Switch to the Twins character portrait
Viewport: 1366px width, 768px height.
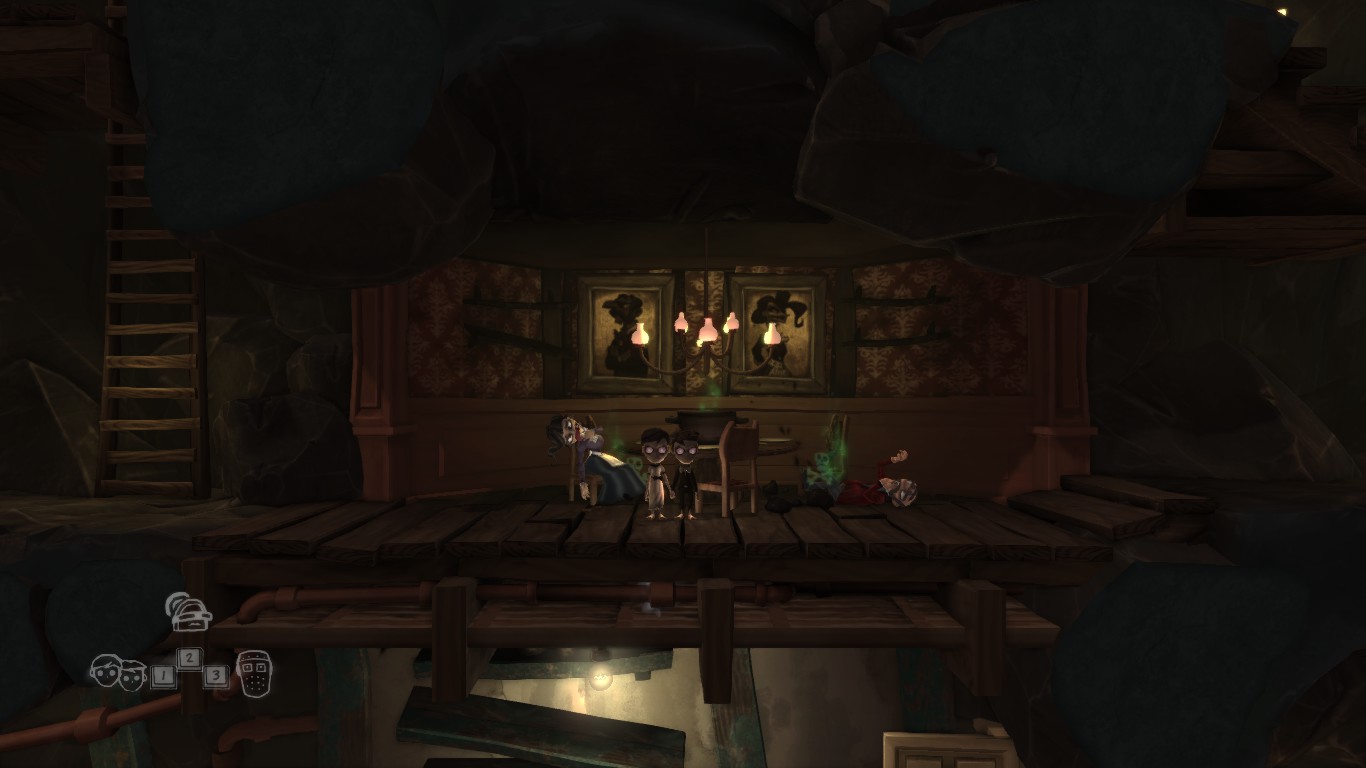(x=118, y=671)
